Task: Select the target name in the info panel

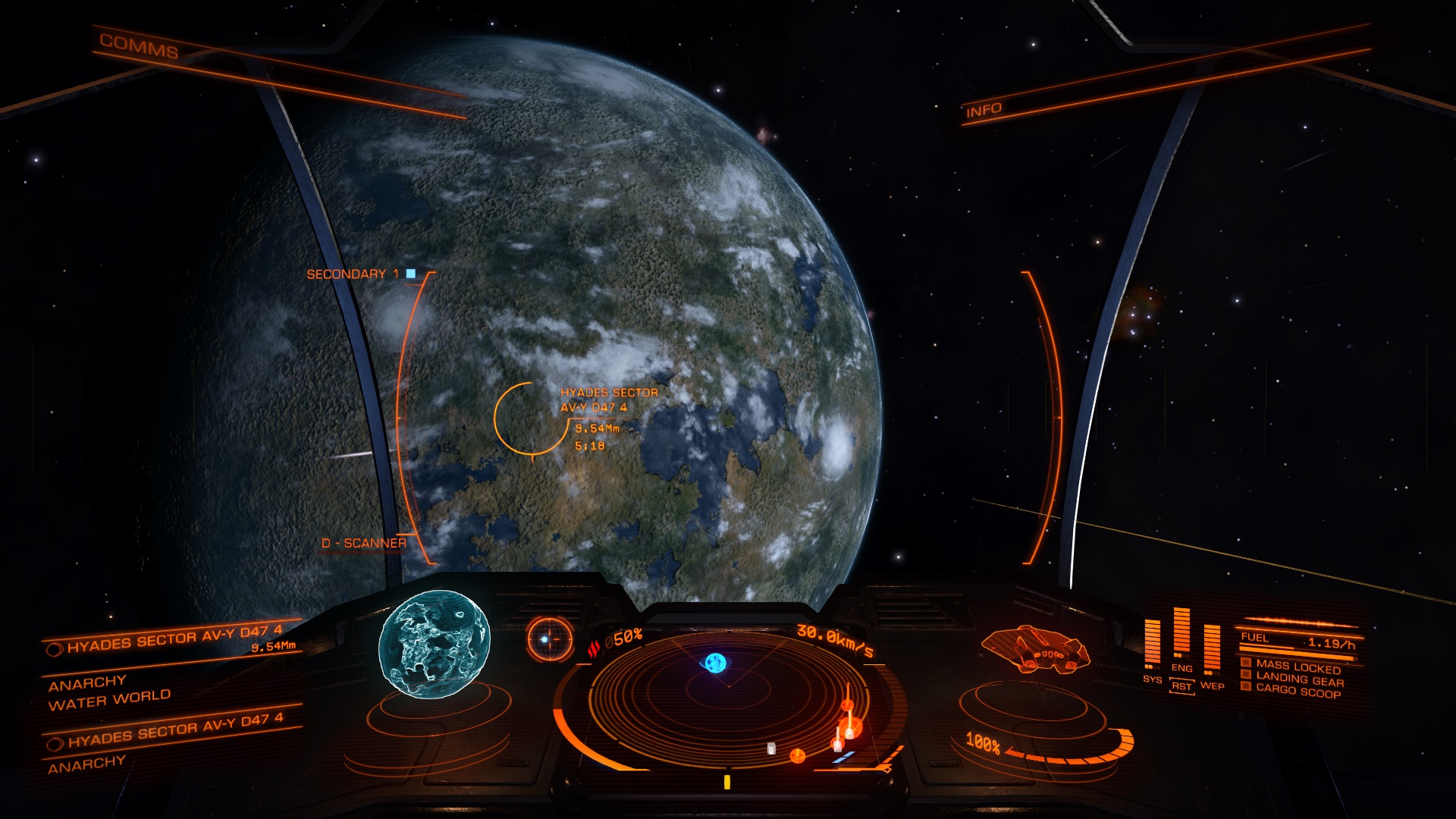Action: click(x=174, y=640)
